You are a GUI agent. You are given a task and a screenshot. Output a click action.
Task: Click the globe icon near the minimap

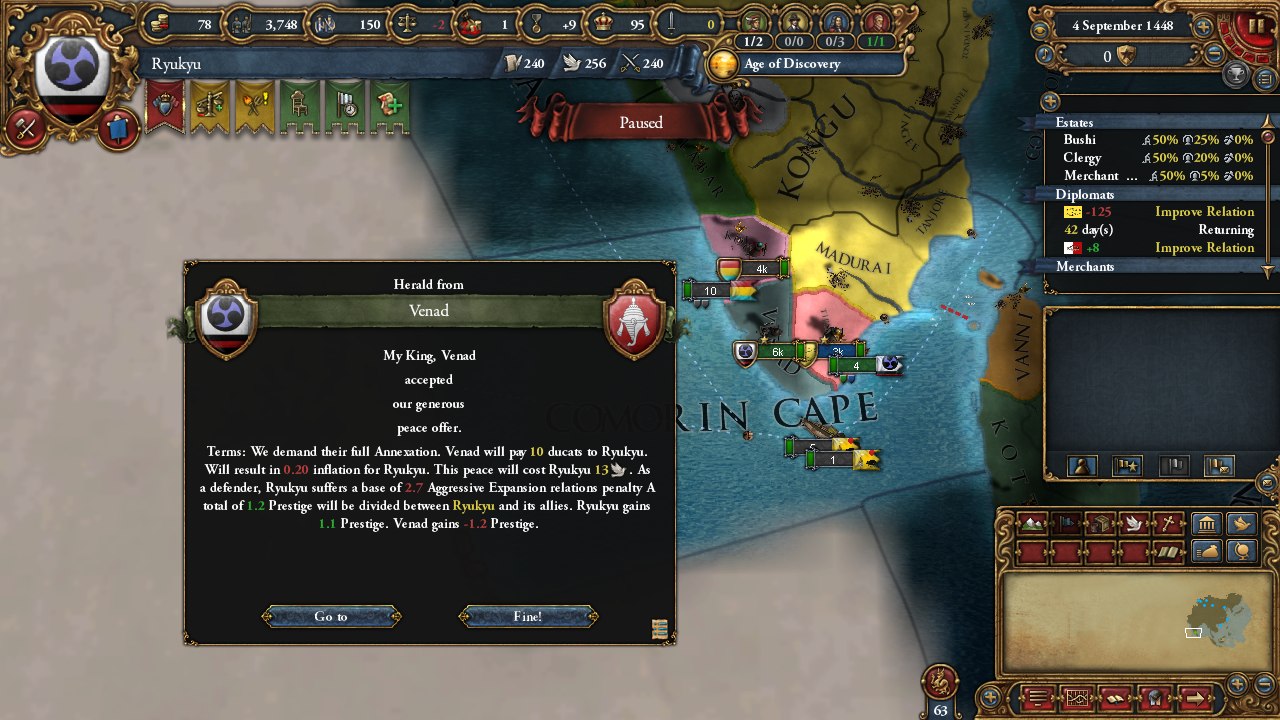(x=1240, y=550)
